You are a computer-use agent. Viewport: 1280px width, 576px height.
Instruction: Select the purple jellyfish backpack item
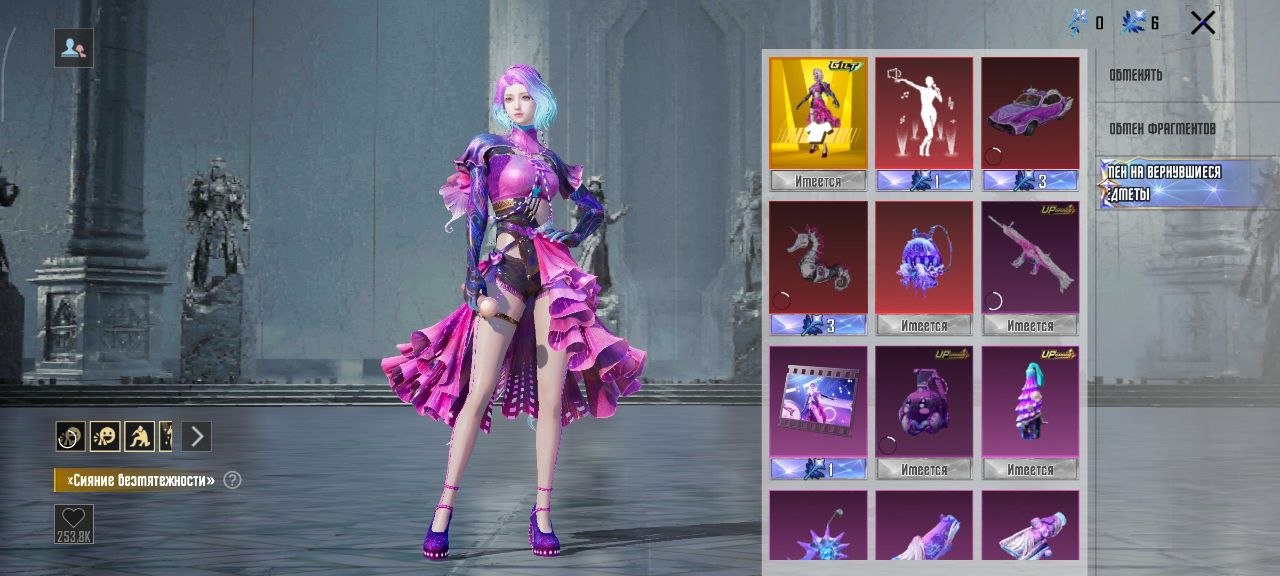pyautogui.click(x=924, y=258)
